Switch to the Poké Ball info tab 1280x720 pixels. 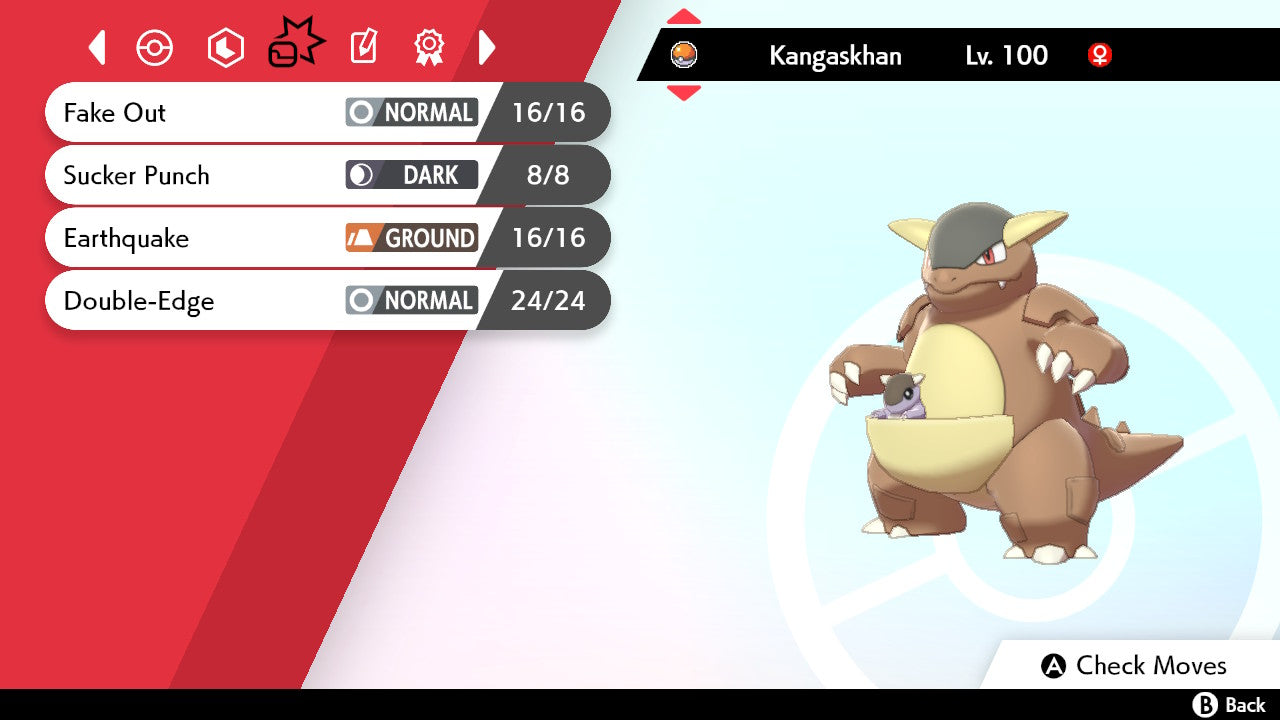[x=155, y=47]
